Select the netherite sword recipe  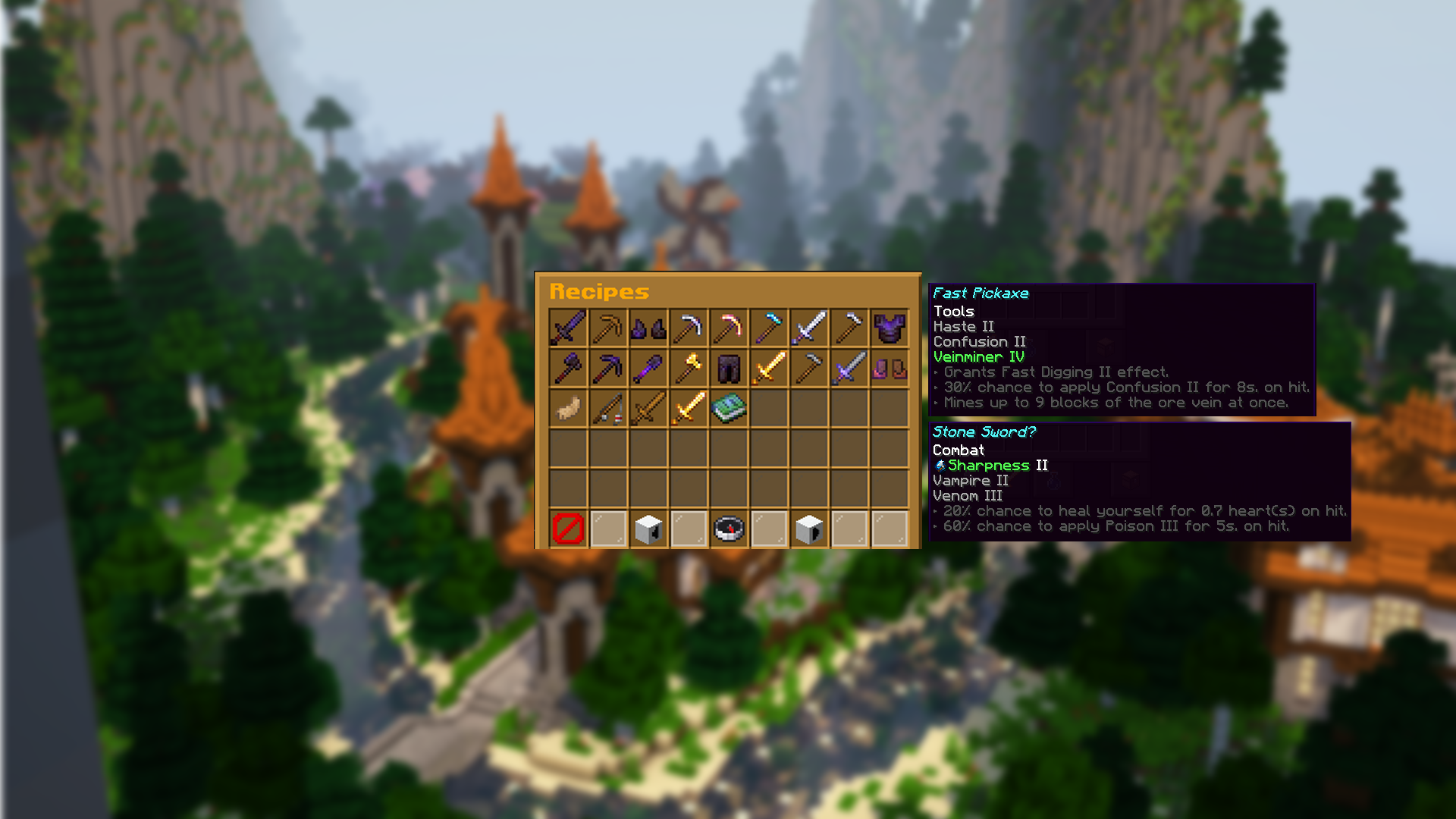[567, 326]
